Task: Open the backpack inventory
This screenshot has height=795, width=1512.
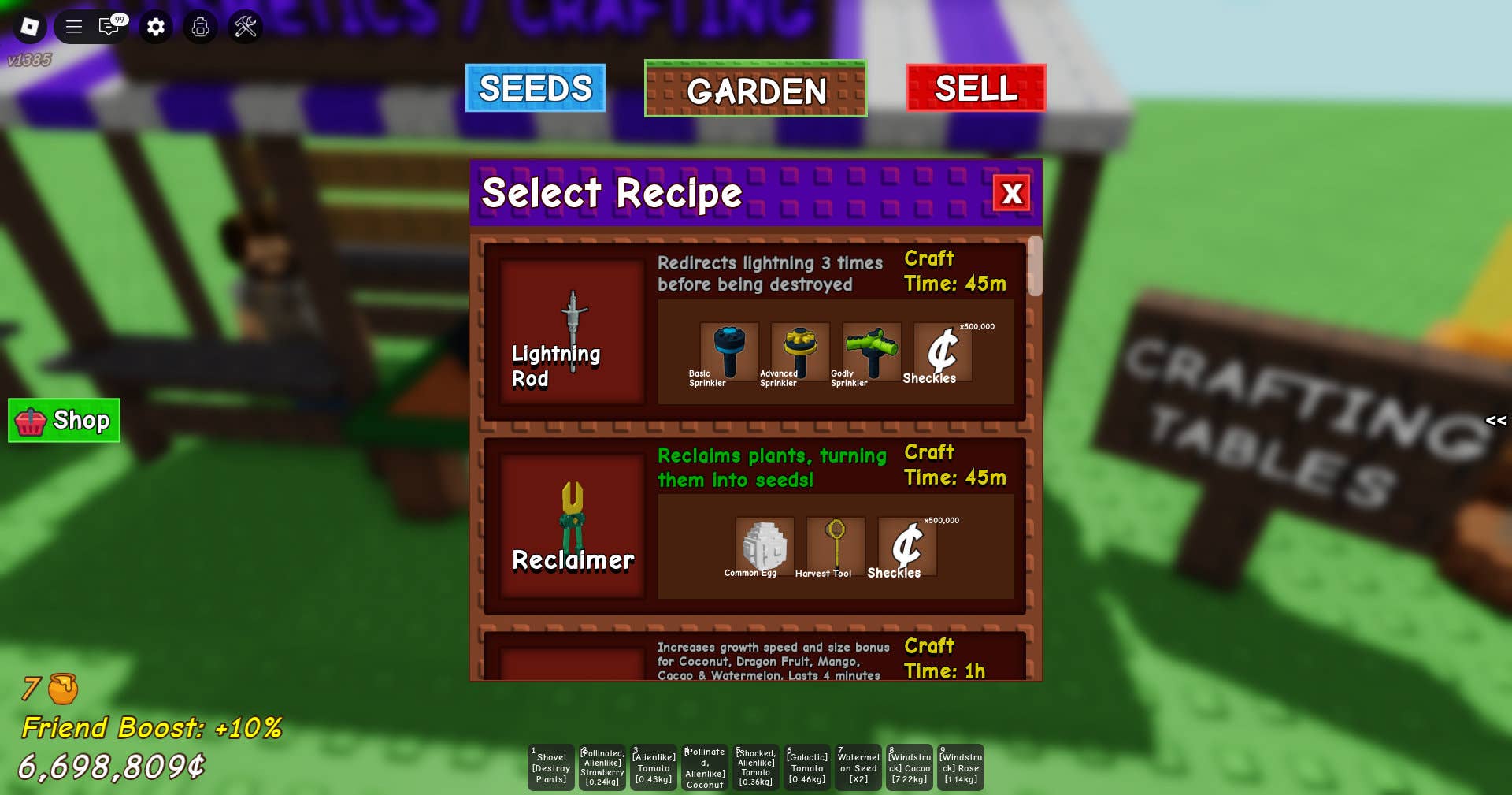Action: pyautogui.click(x=200, y=27)
